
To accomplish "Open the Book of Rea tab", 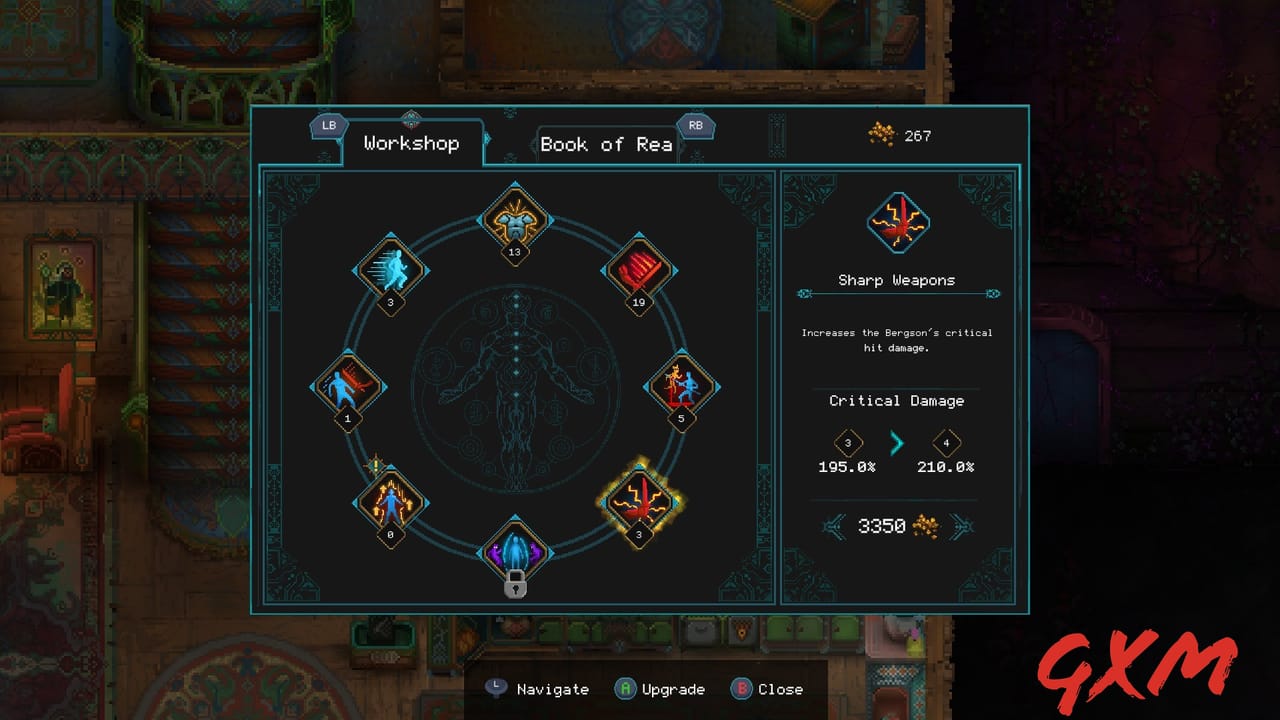I will [608, 143].
